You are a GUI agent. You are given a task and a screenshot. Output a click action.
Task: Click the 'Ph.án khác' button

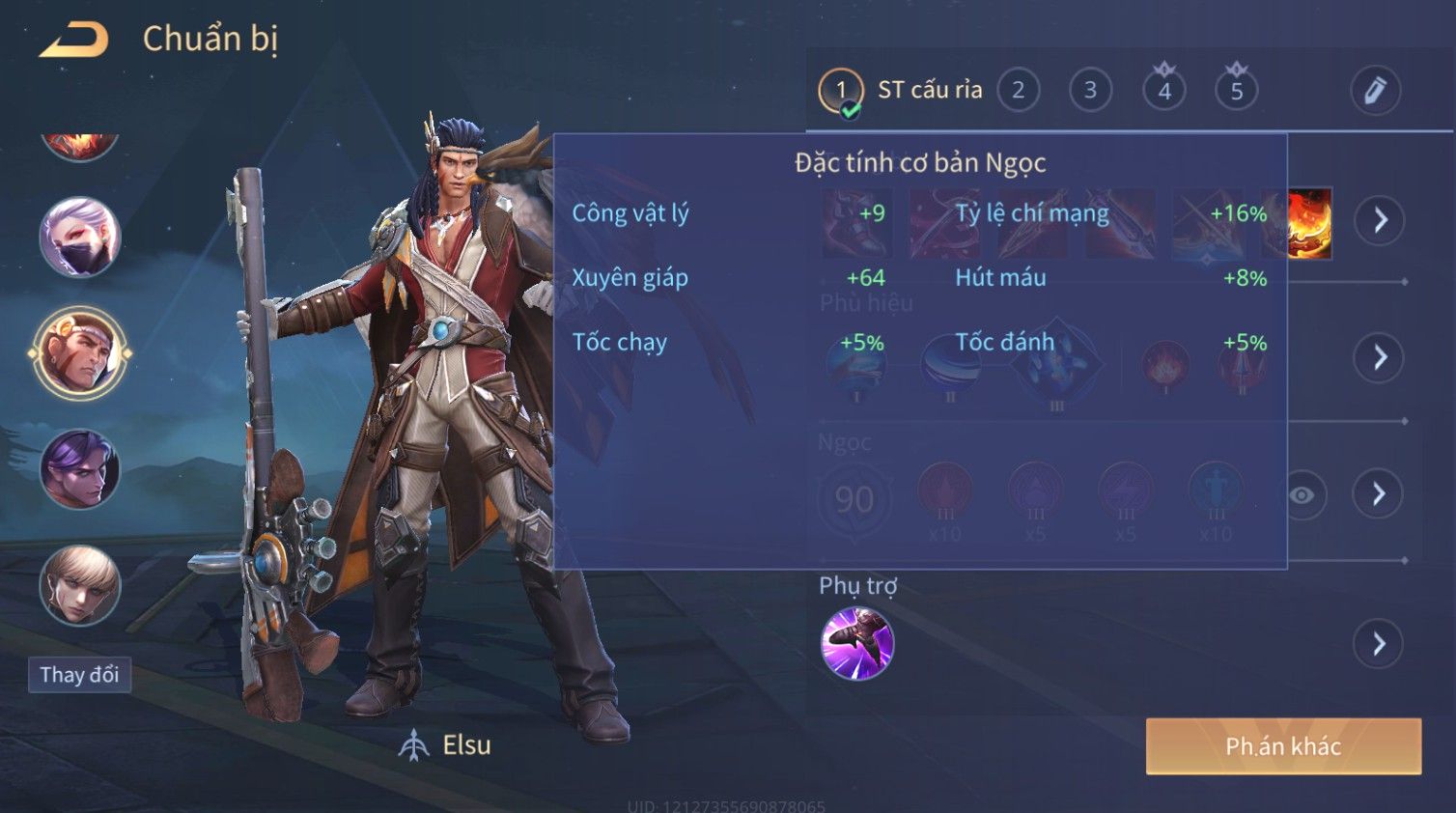tap(1283, 746)
